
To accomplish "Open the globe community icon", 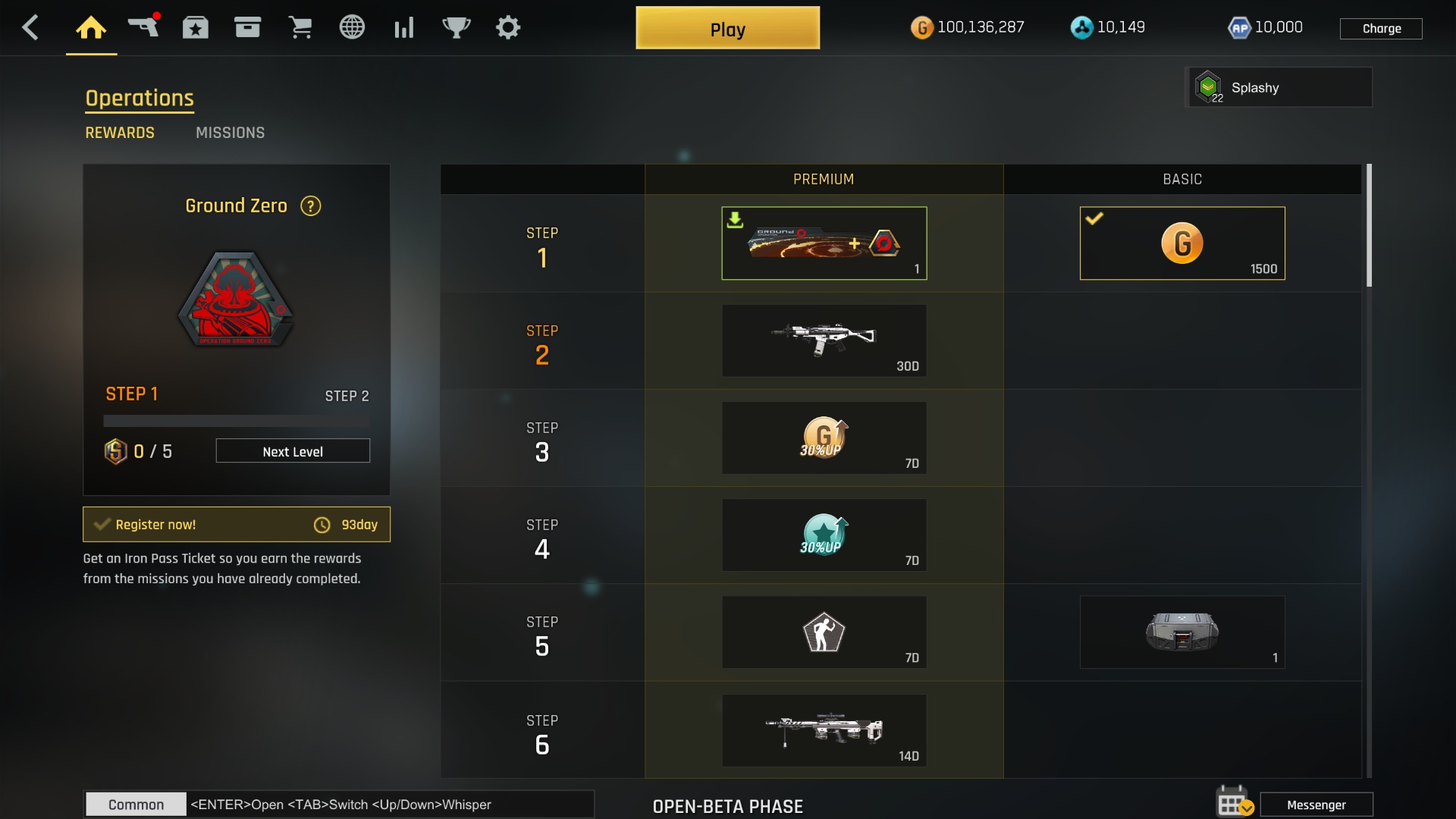I will click(x=352, y=28).
